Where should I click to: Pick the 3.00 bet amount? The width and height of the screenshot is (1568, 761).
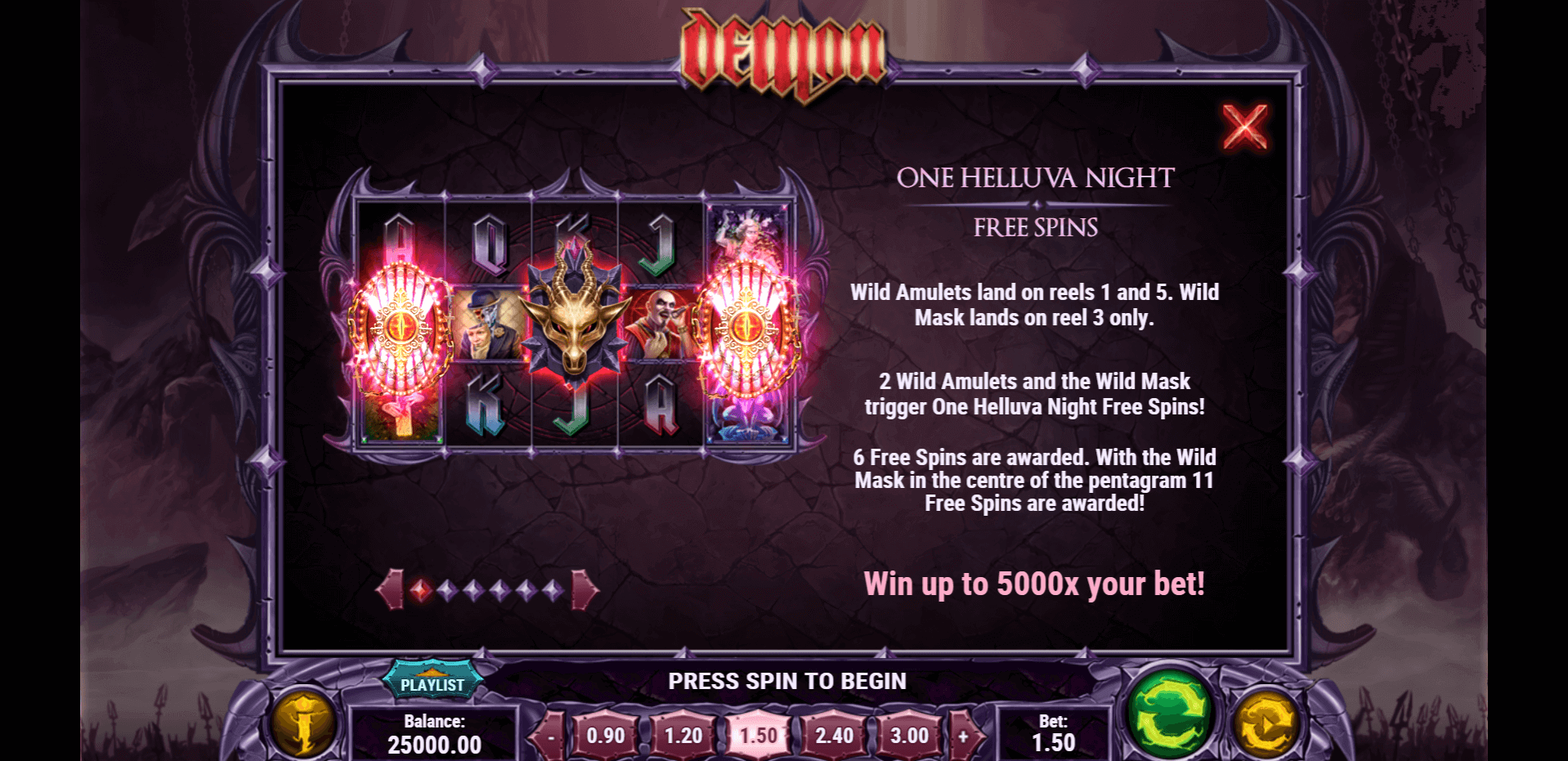909,736
